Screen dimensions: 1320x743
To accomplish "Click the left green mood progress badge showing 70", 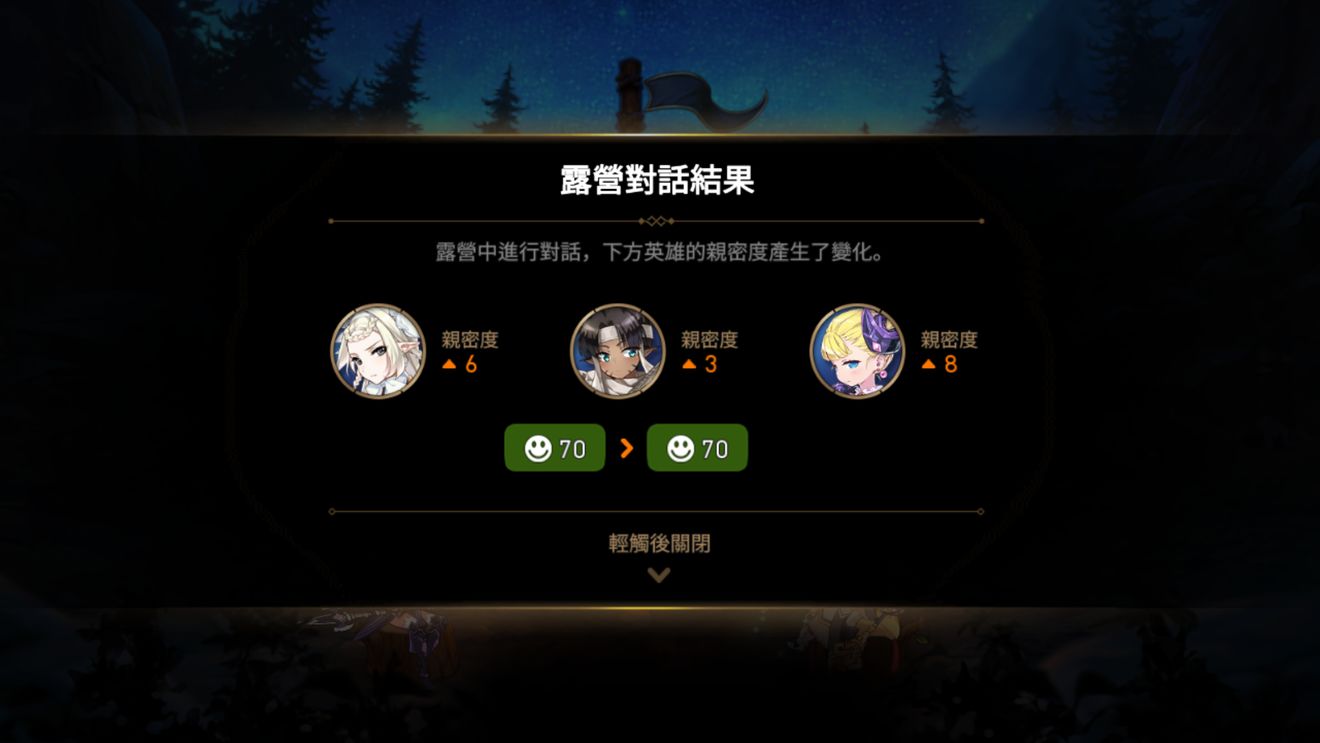I will 554,448.
